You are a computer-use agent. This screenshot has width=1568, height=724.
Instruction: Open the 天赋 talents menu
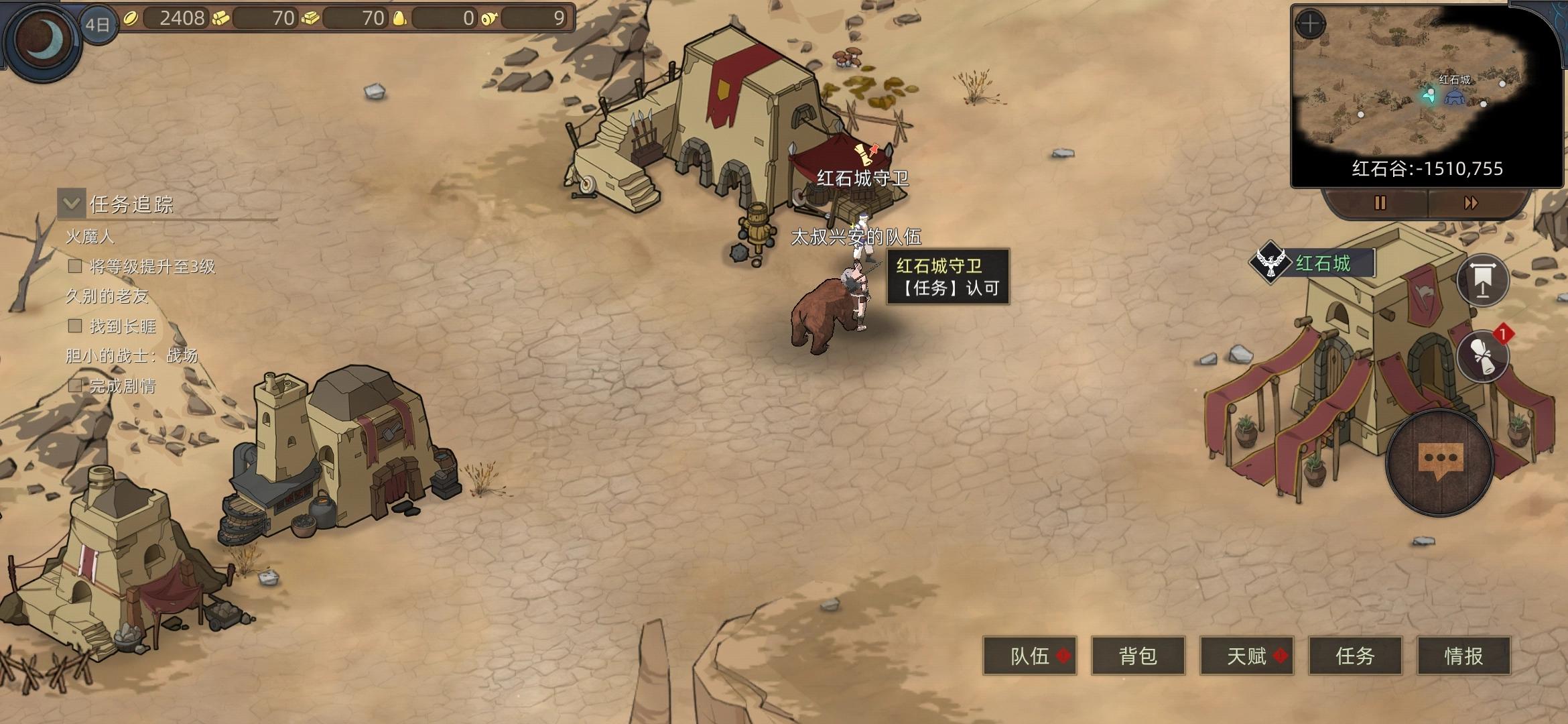pyautogui.click(x=1246, y=656)
